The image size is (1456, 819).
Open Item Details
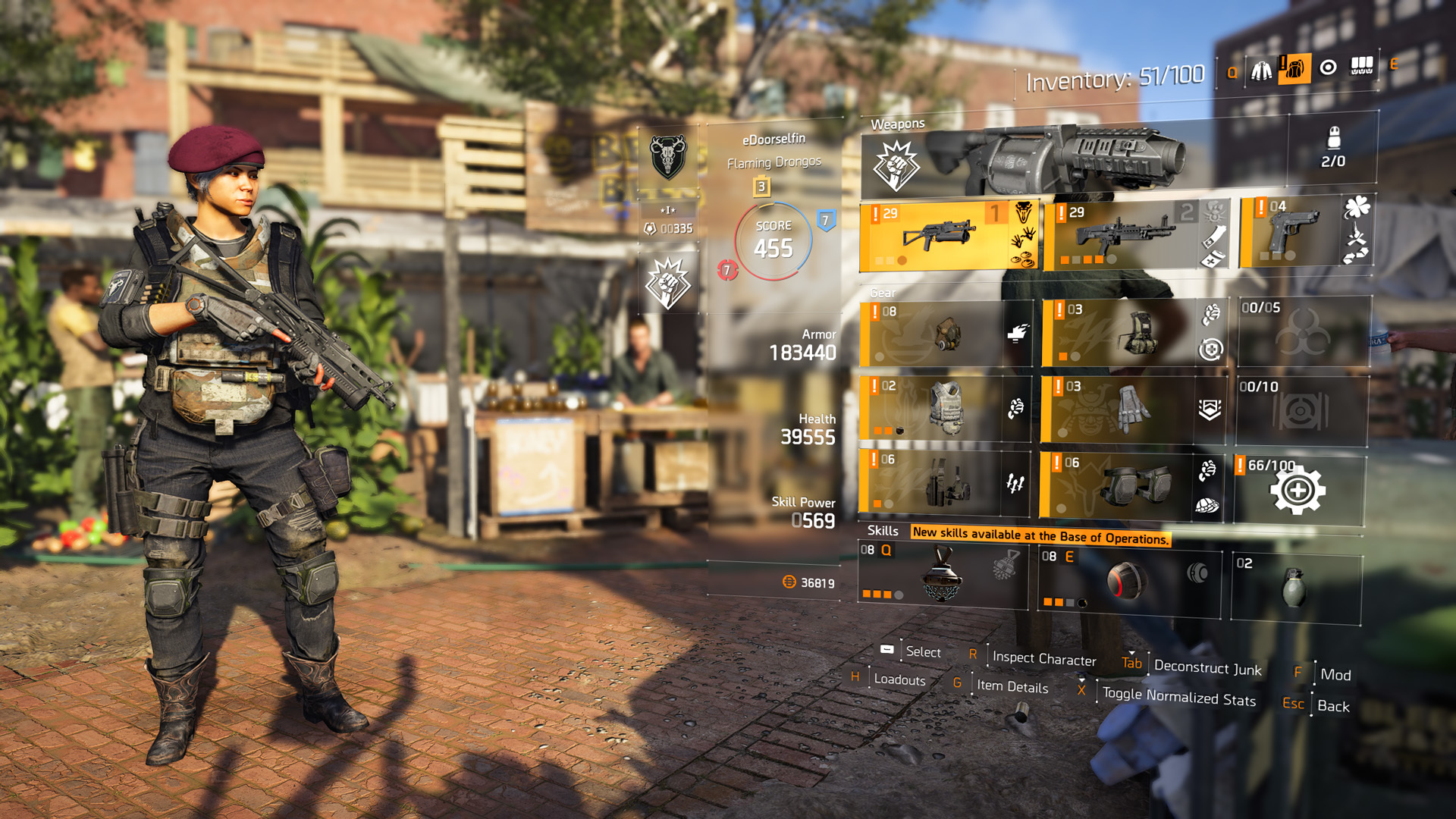pyautogui.click(x=1012, y=687)
